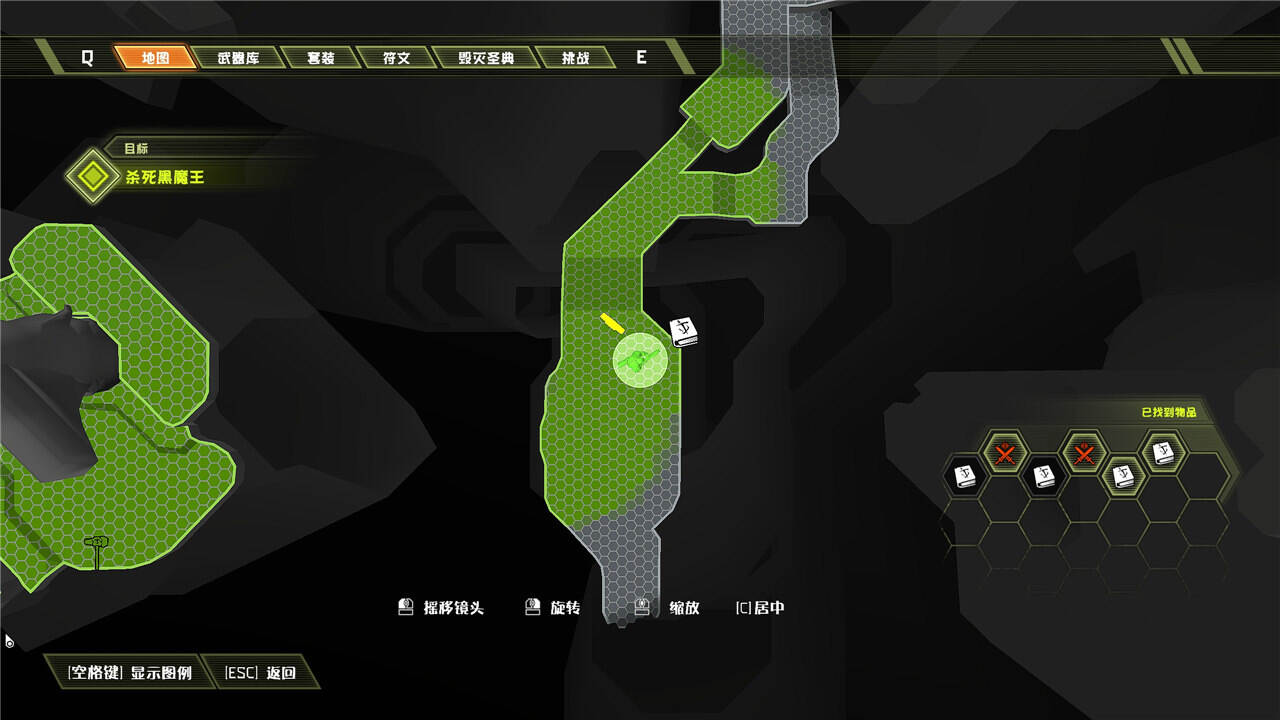The height and width of the screenshot is (720, 1280).
Task: Select the 套装 suit tab
Action: [x=320, y=58]
